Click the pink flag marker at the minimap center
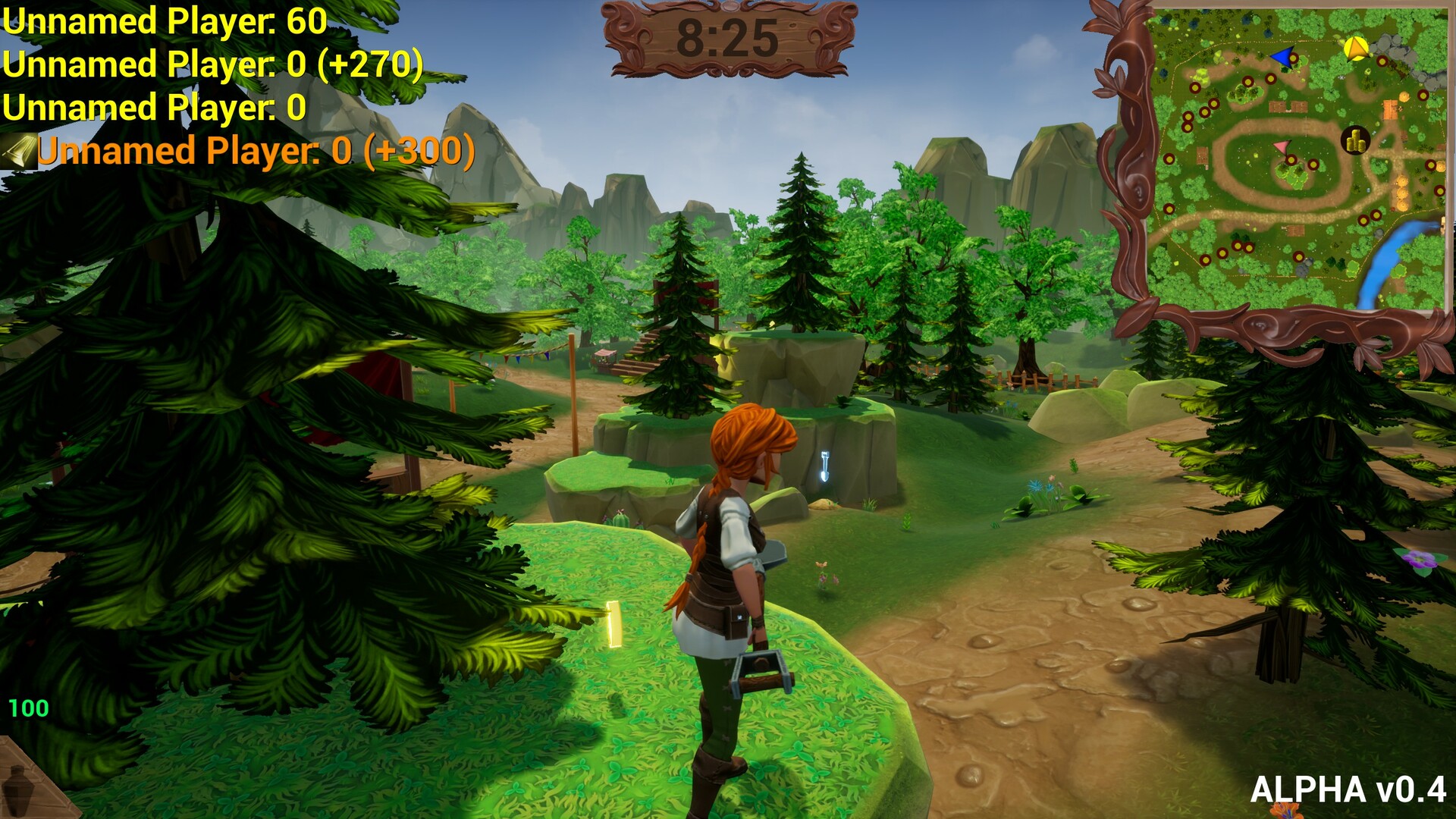Viewport: 1456px width, 819px height. click(x=1282, y=147)
